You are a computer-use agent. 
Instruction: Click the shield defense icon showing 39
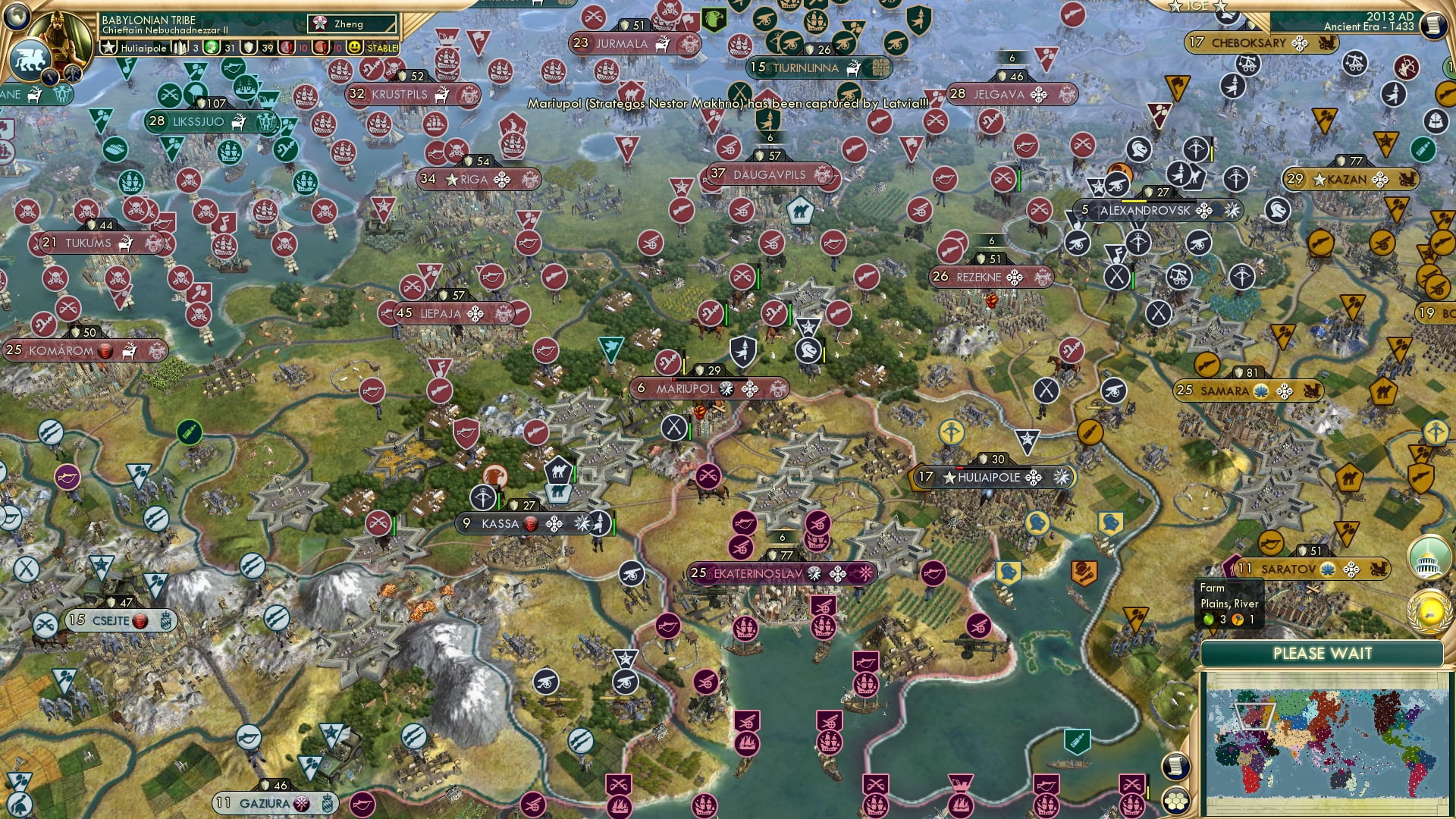click(x=248, y=48)
